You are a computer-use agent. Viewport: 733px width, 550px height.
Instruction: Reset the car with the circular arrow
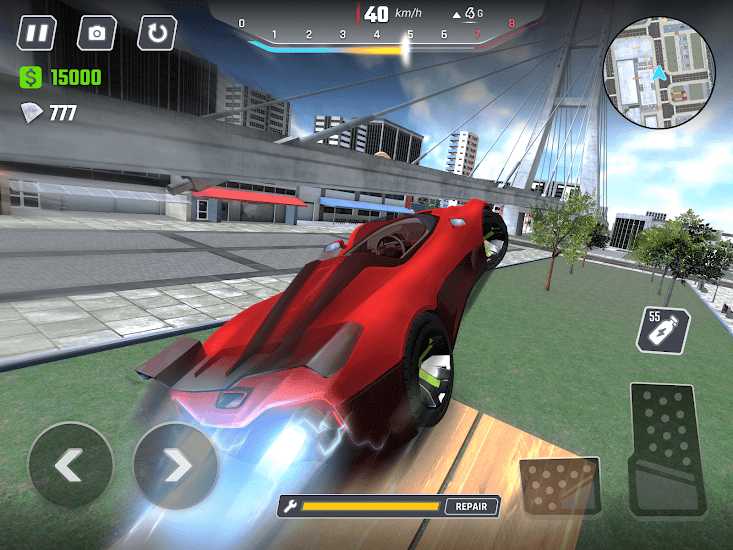(157, 33)
